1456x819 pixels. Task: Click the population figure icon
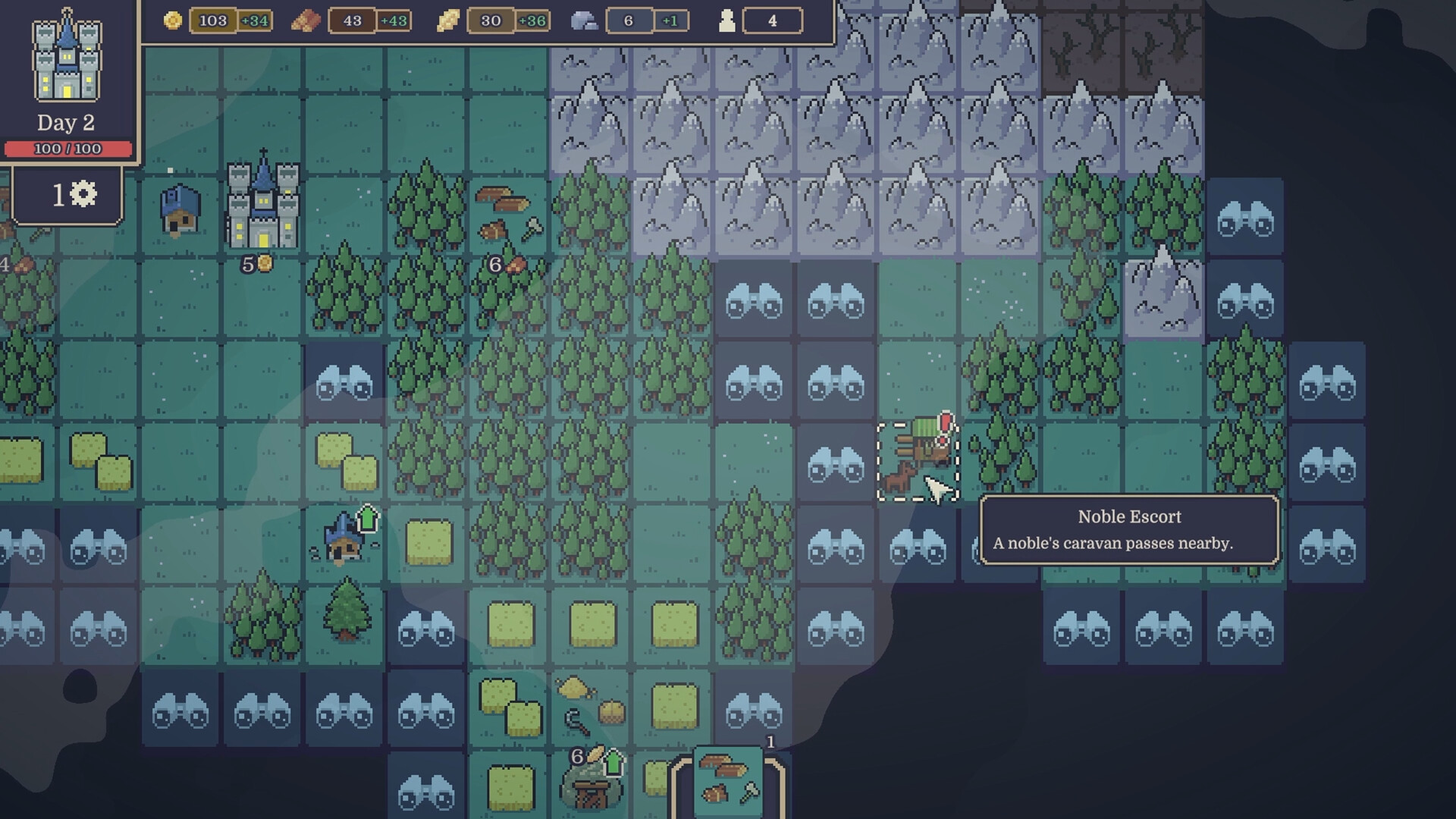[726, 21]
